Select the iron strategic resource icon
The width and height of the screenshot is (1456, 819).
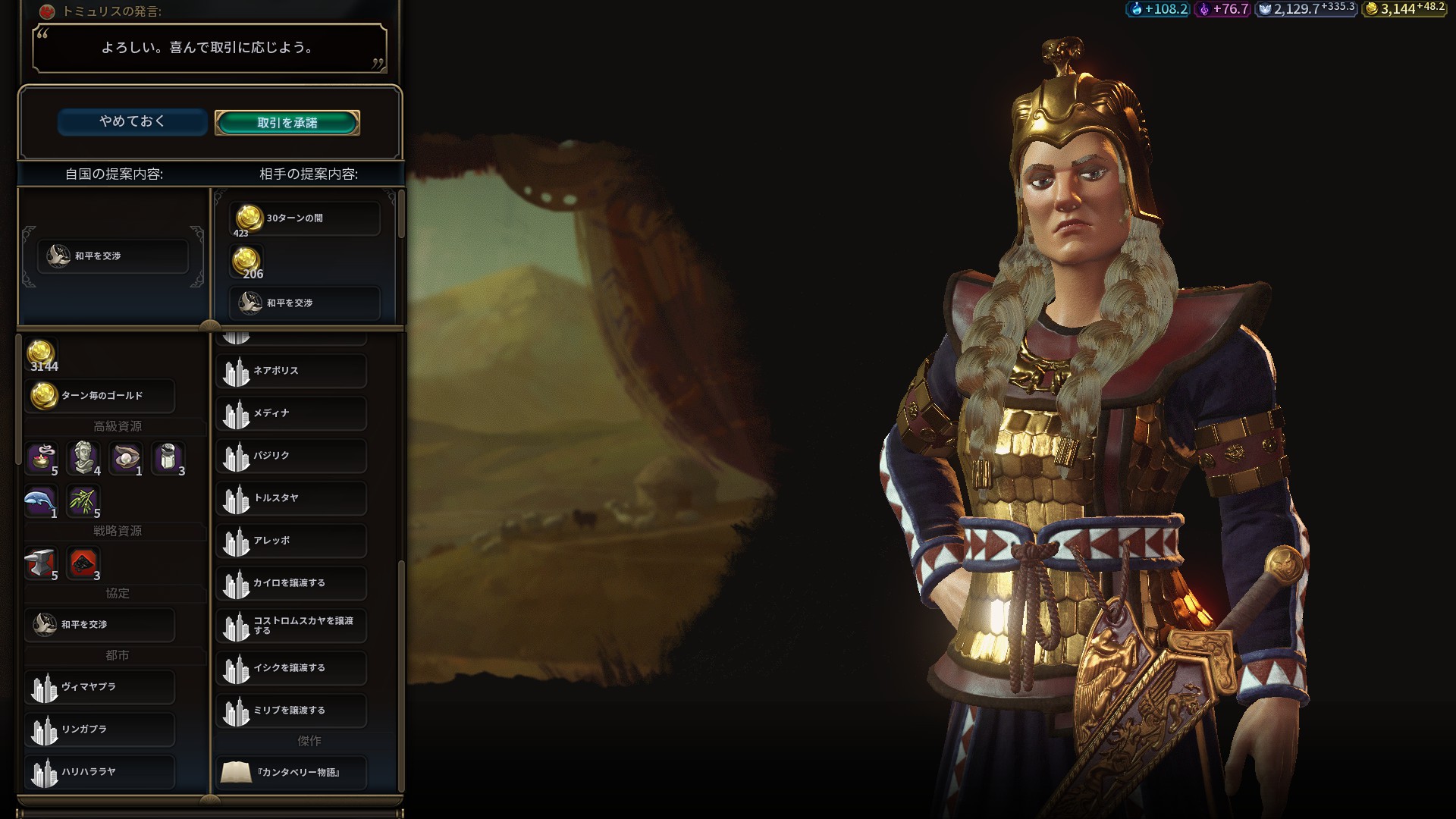41,563
